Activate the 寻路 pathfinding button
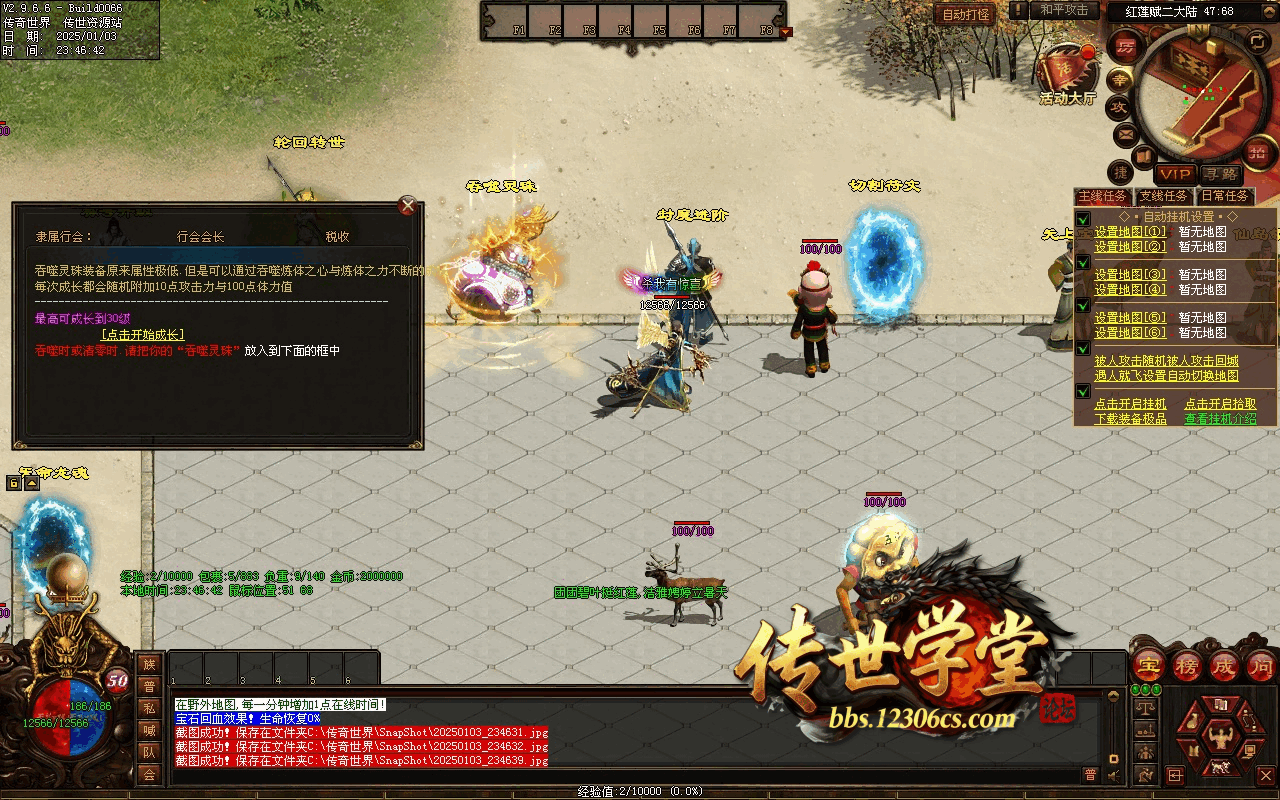The height and width of the screenshot is (800, 1280). click(1220, 174)
